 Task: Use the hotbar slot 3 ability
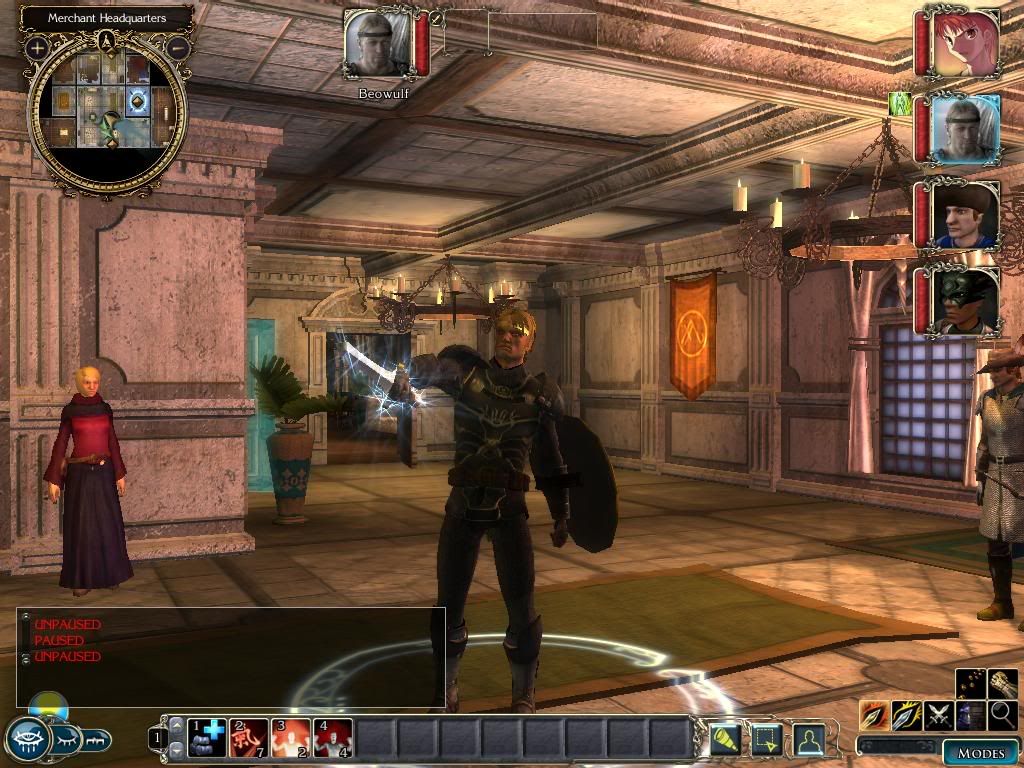pos(291,738)
